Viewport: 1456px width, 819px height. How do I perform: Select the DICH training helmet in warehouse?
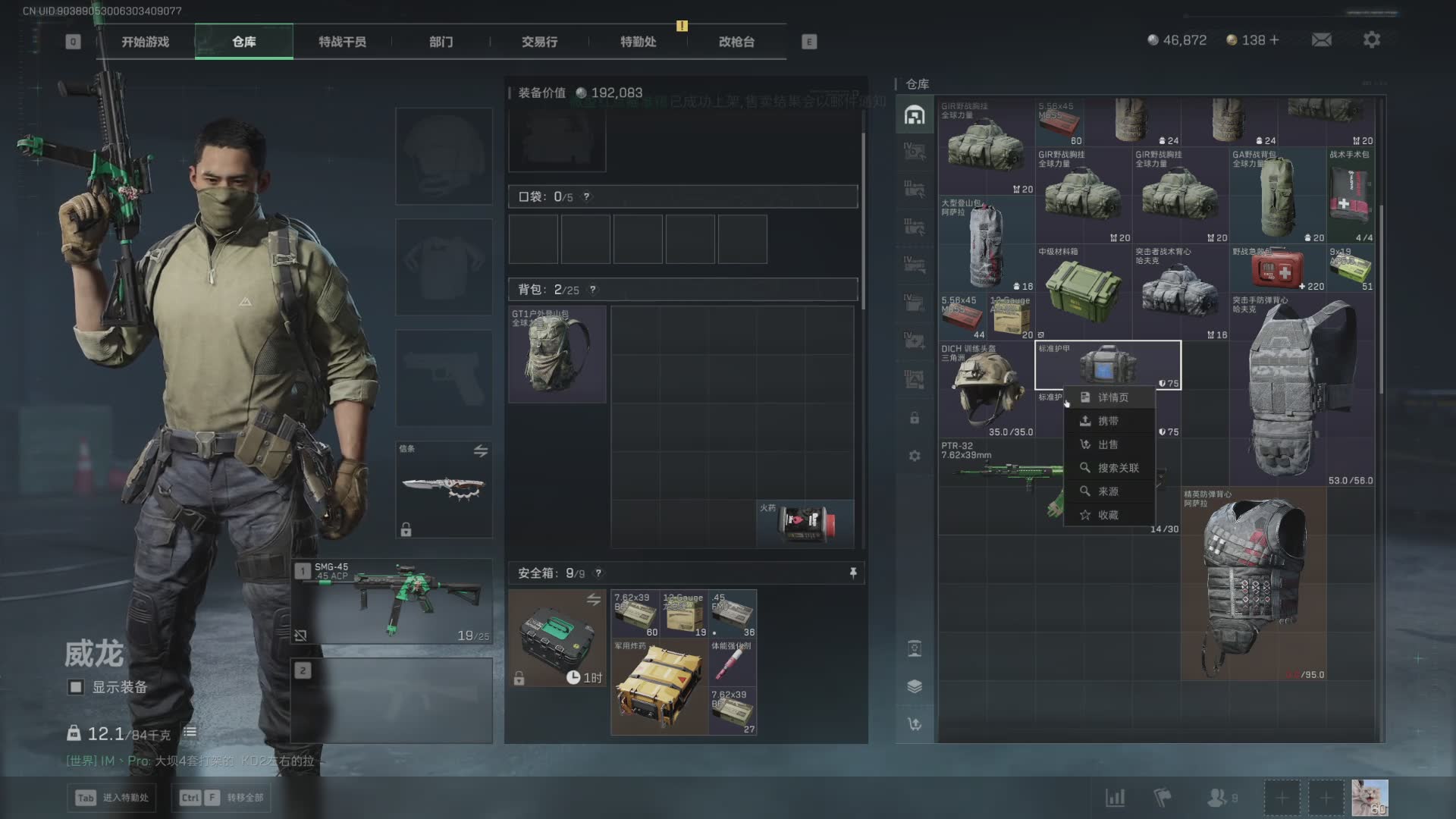click(986, 390)
